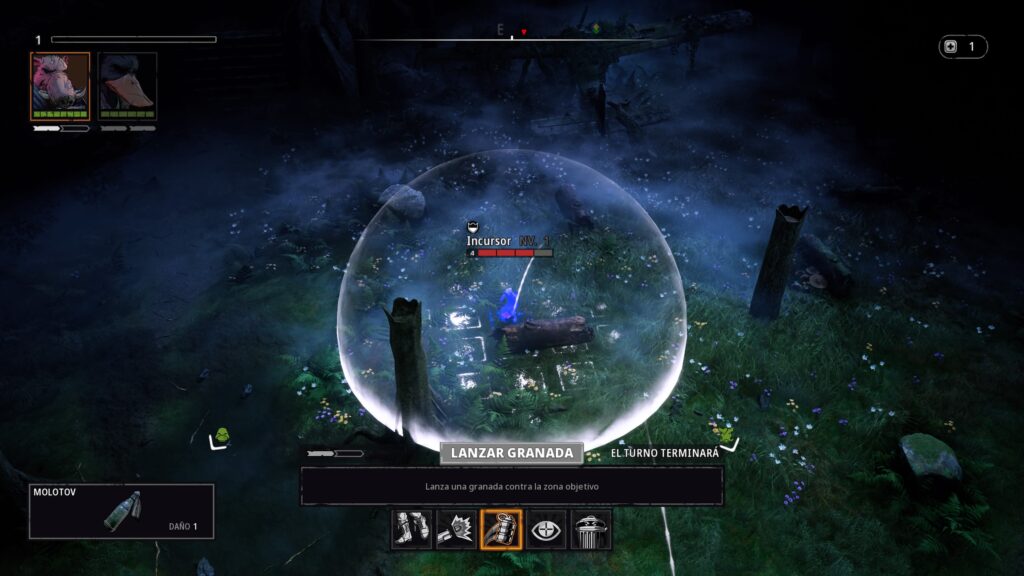The image size is (1024, 576).
Task: Select the Molotov item panel
Action: click(x=122, y=511)
